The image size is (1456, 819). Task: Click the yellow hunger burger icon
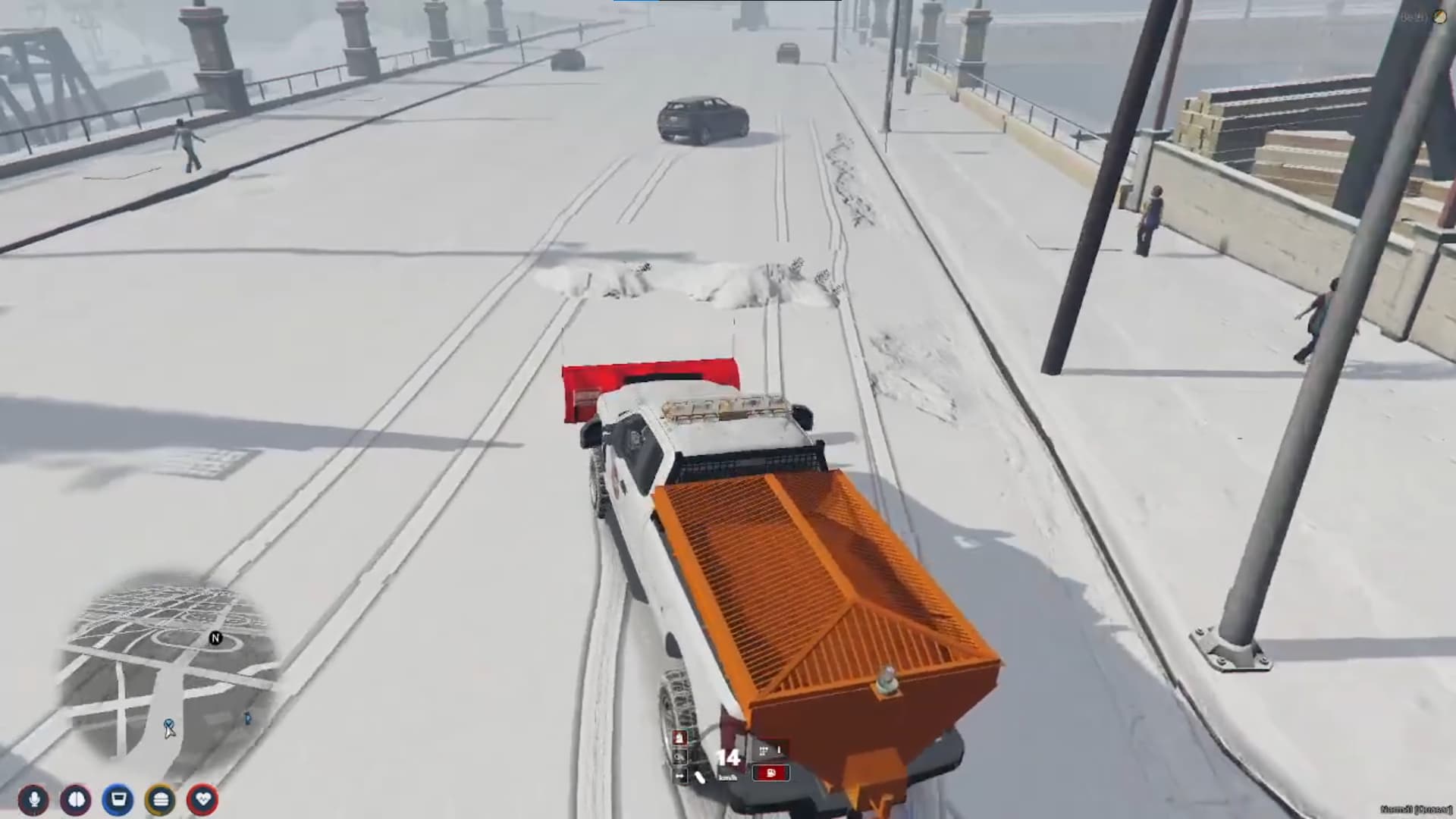(160, 800)
